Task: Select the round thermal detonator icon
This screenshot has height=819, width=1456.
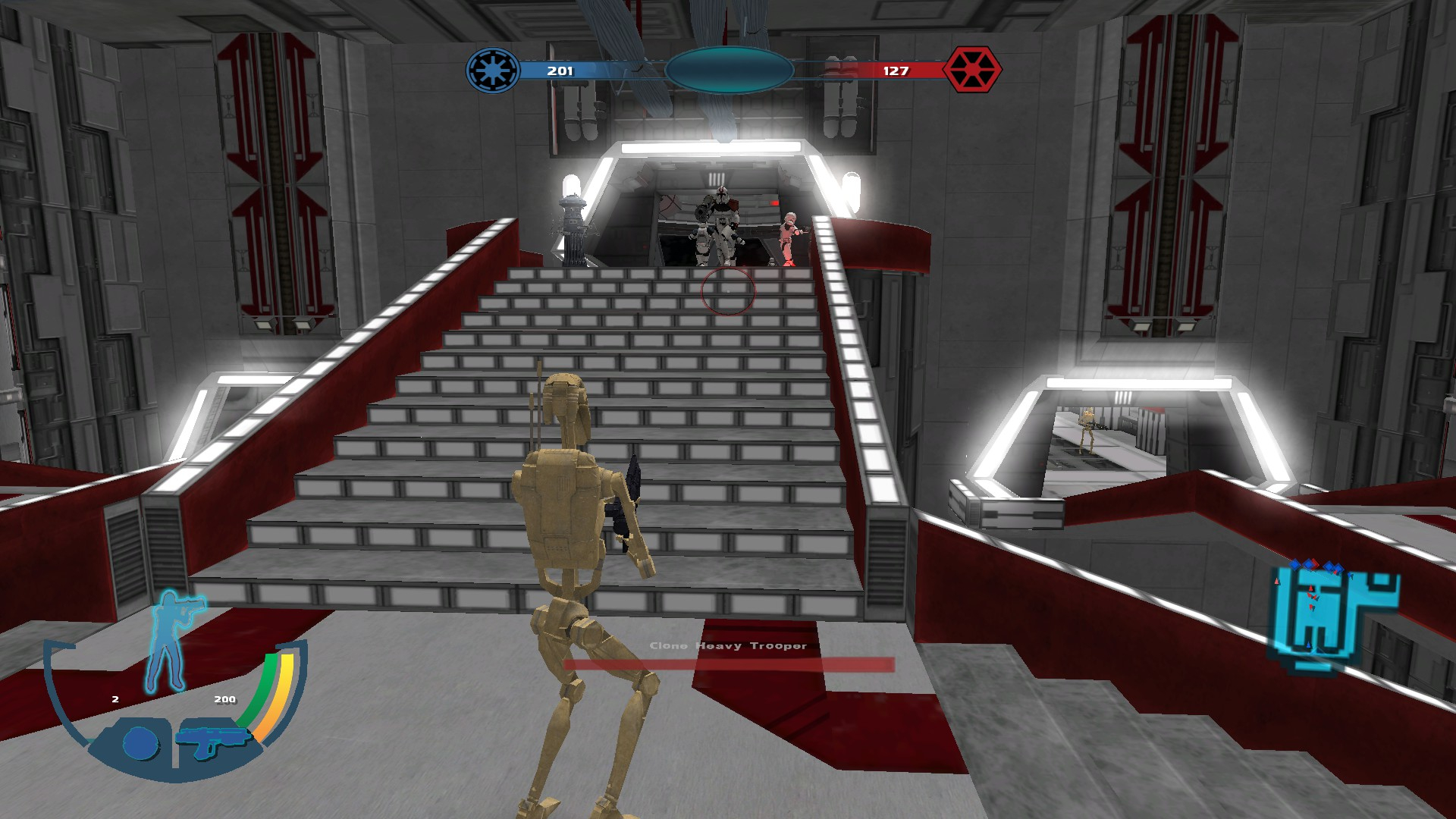Action: (140, 744)
